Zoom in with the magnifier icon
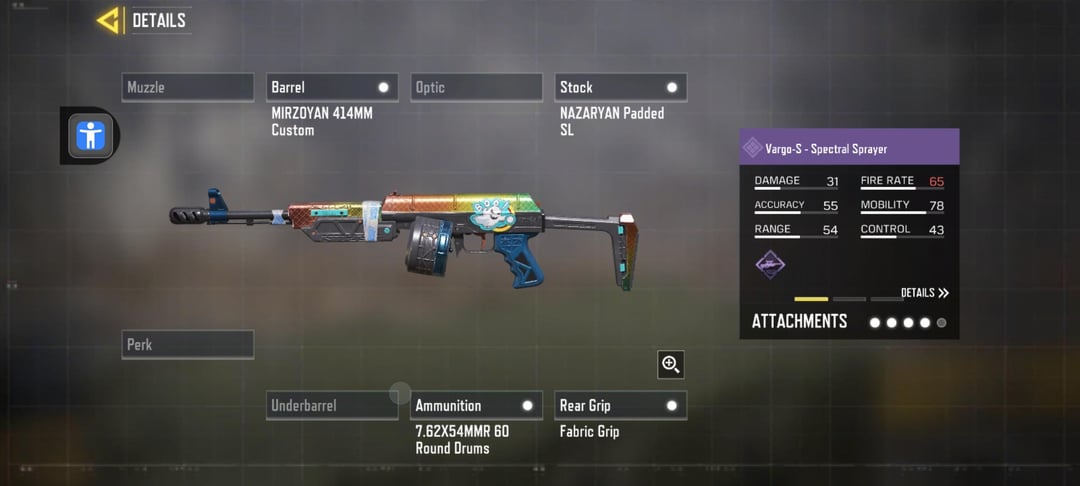The height and width of the screenshot is (486, 1080). click(671, 365)
